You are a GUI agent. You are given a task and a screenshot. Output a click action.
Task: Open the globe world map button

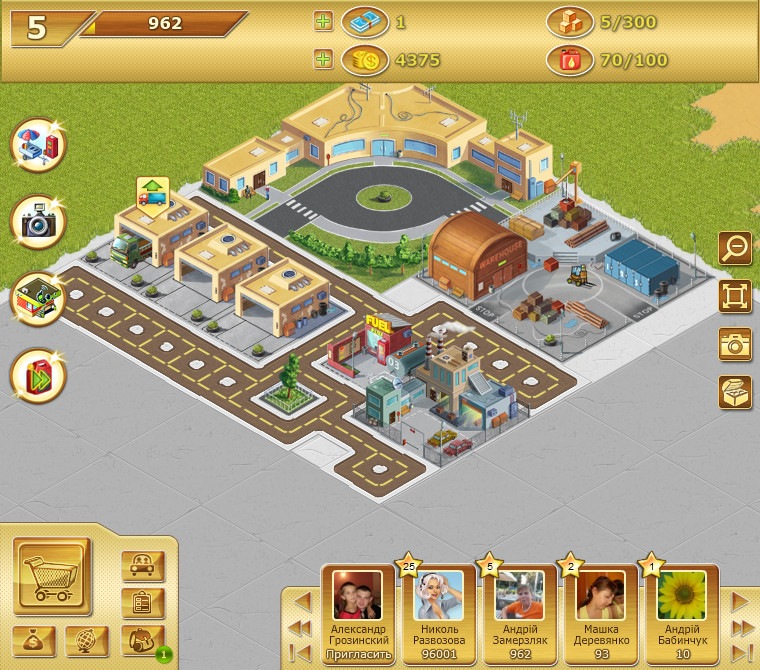coord(87,641)
